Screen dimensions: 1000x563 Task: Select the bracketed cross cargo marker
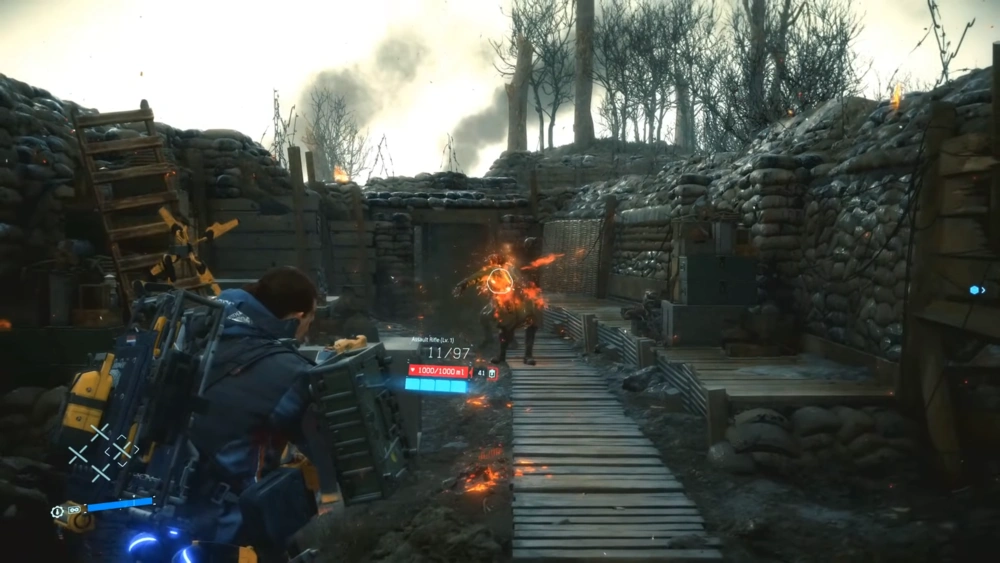(x=122, y=451)
